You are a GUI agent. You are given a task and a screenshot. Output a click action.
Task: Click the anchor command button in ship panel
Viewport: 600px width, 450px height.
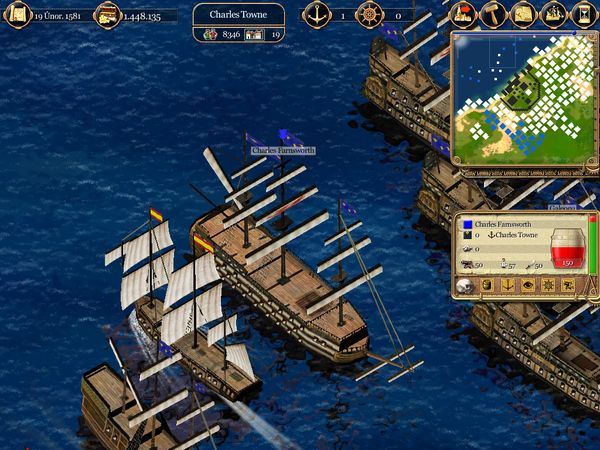click(x=507, y=286)
